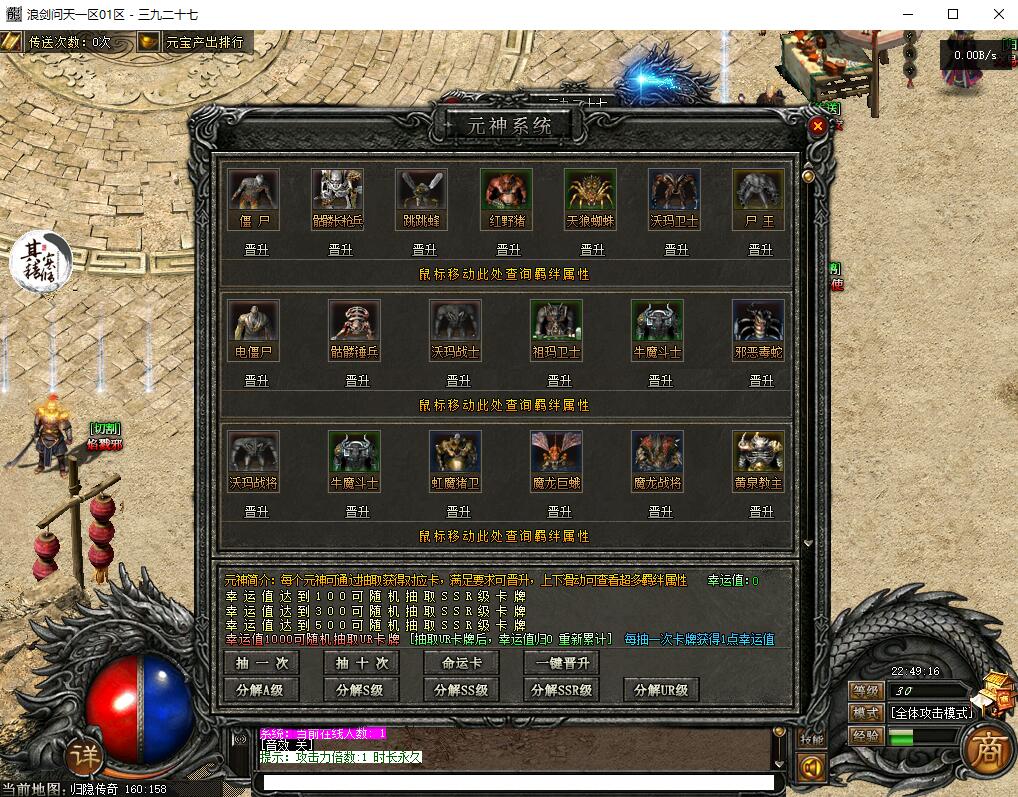Hit the 分解UR级 button
Screen dimensions: 1018x797
(661, 690)
